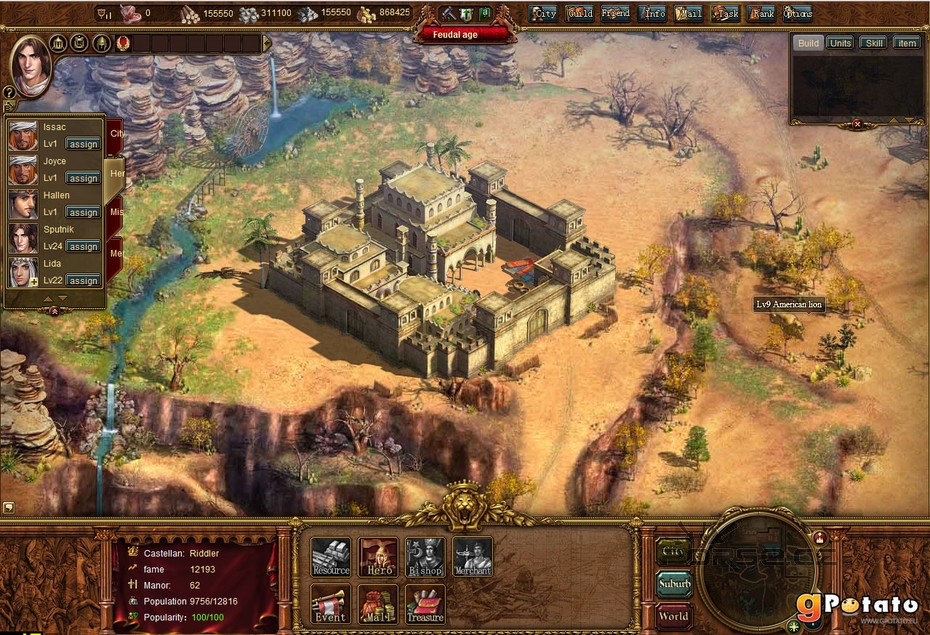Open the Event trumpet icon
930x635 pixels.
click(x=330, y=603)
